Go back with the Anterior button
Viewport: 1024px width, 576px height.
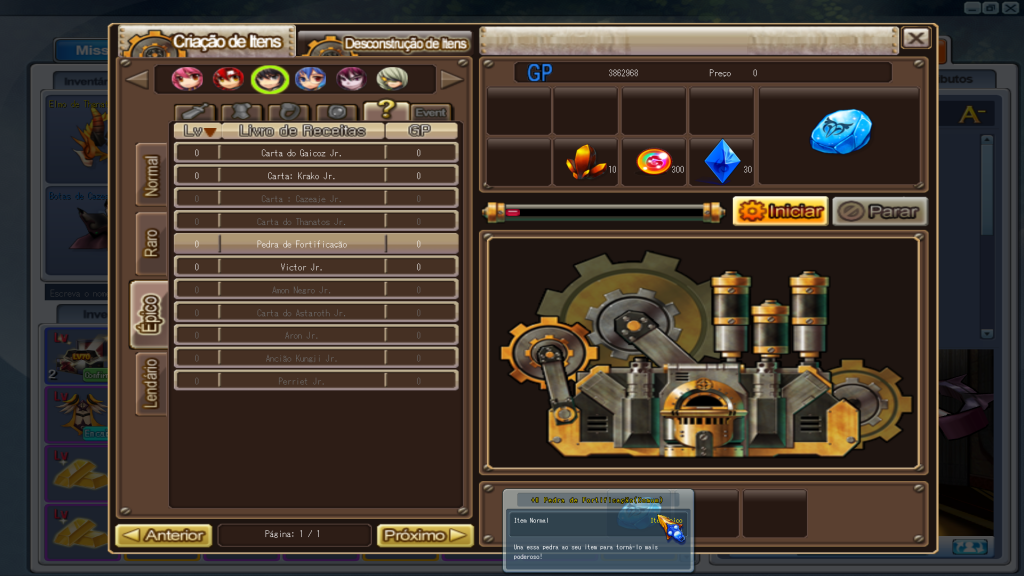pos(164,535)
